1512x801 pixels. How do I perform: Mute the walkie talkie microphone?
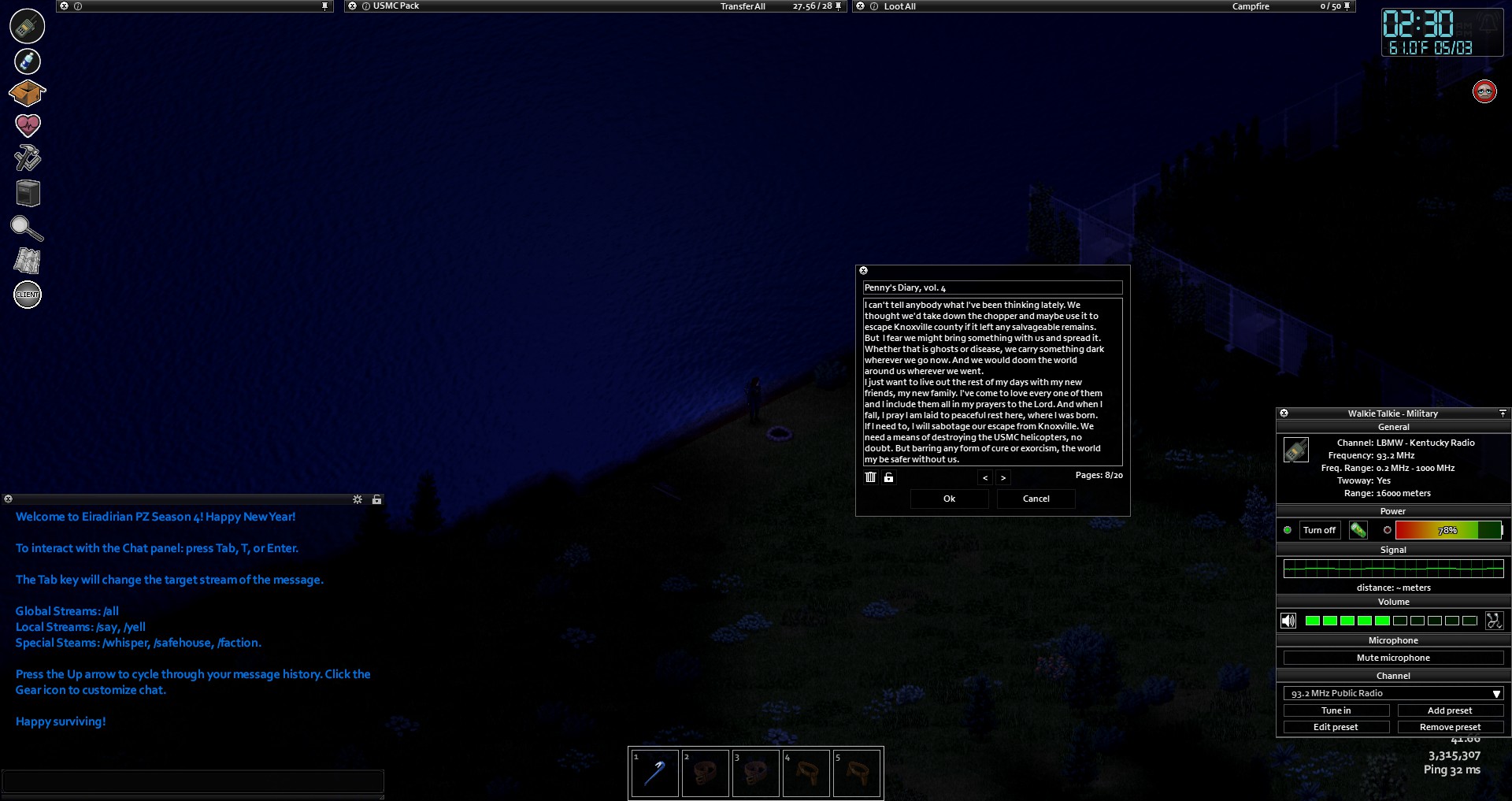[1392, 658]
